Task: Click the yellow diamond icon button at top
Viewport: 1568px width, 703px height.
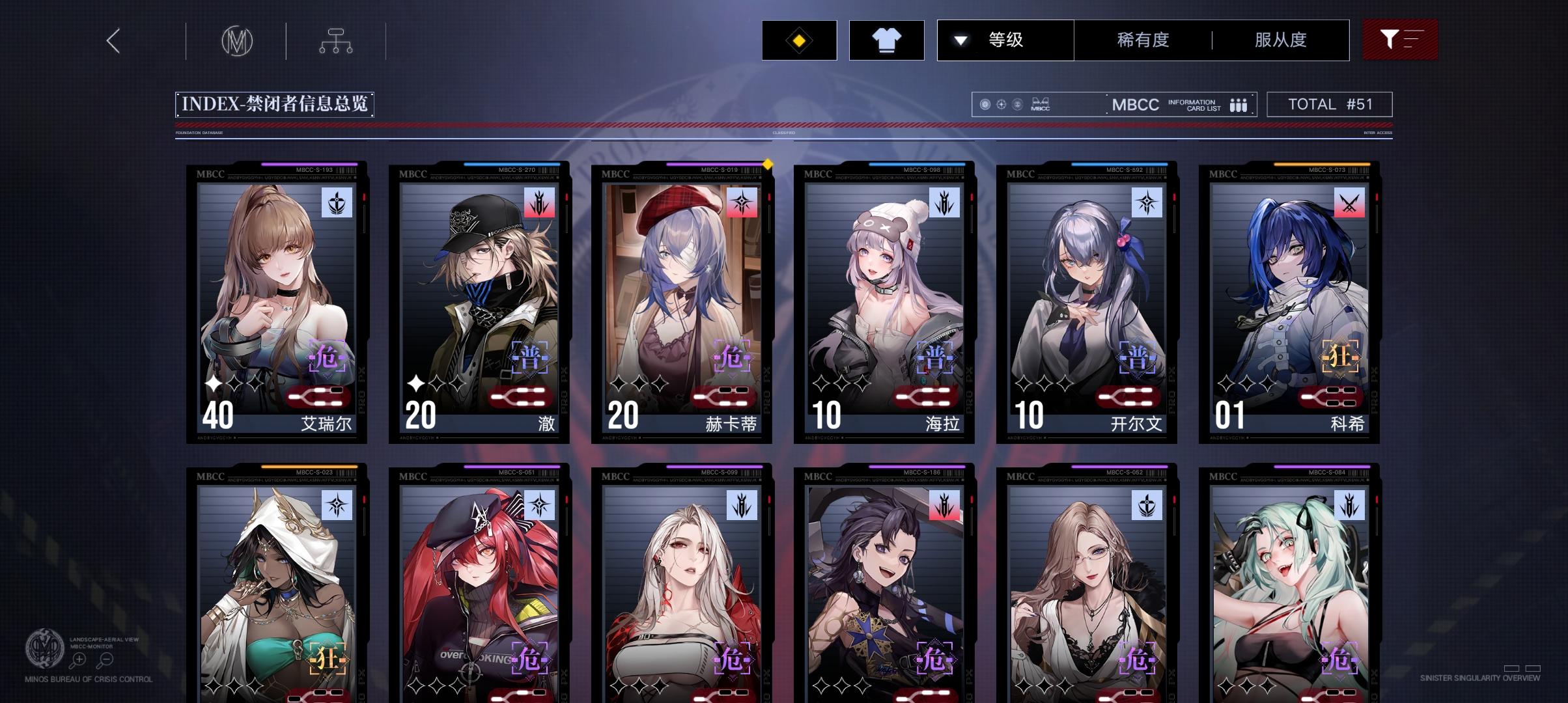Action: click(x=799, y=40)
